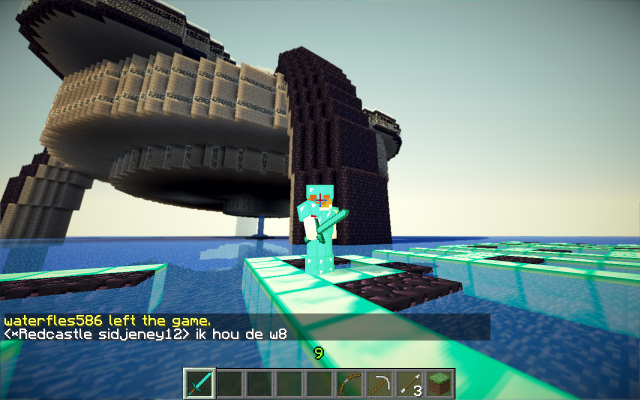Pick the arrow stack slot
Image resolution: width=640 pixels, height=400 pixels.
pos(410,383)
